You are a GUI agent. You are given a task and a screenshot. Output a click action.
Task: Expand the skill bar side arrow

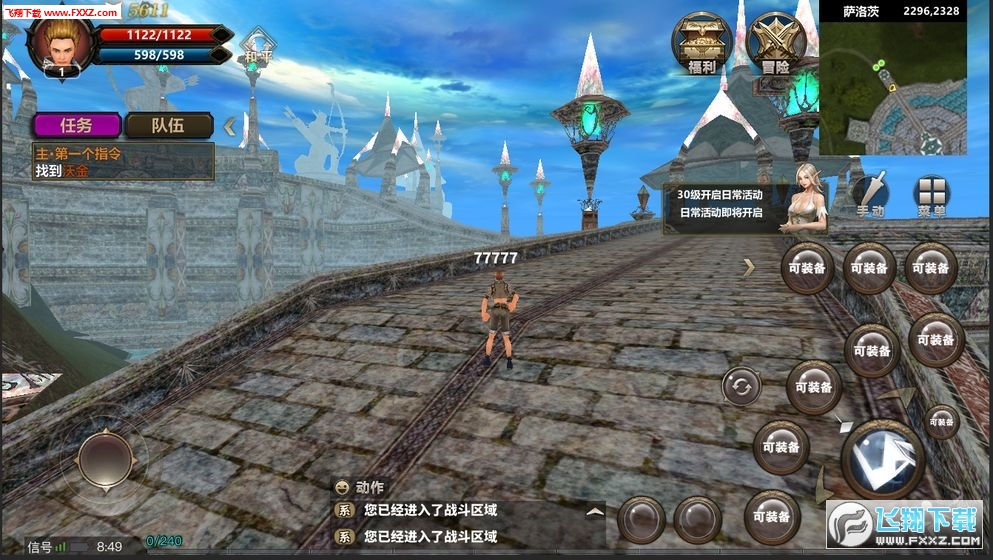[x=748, y=267]
